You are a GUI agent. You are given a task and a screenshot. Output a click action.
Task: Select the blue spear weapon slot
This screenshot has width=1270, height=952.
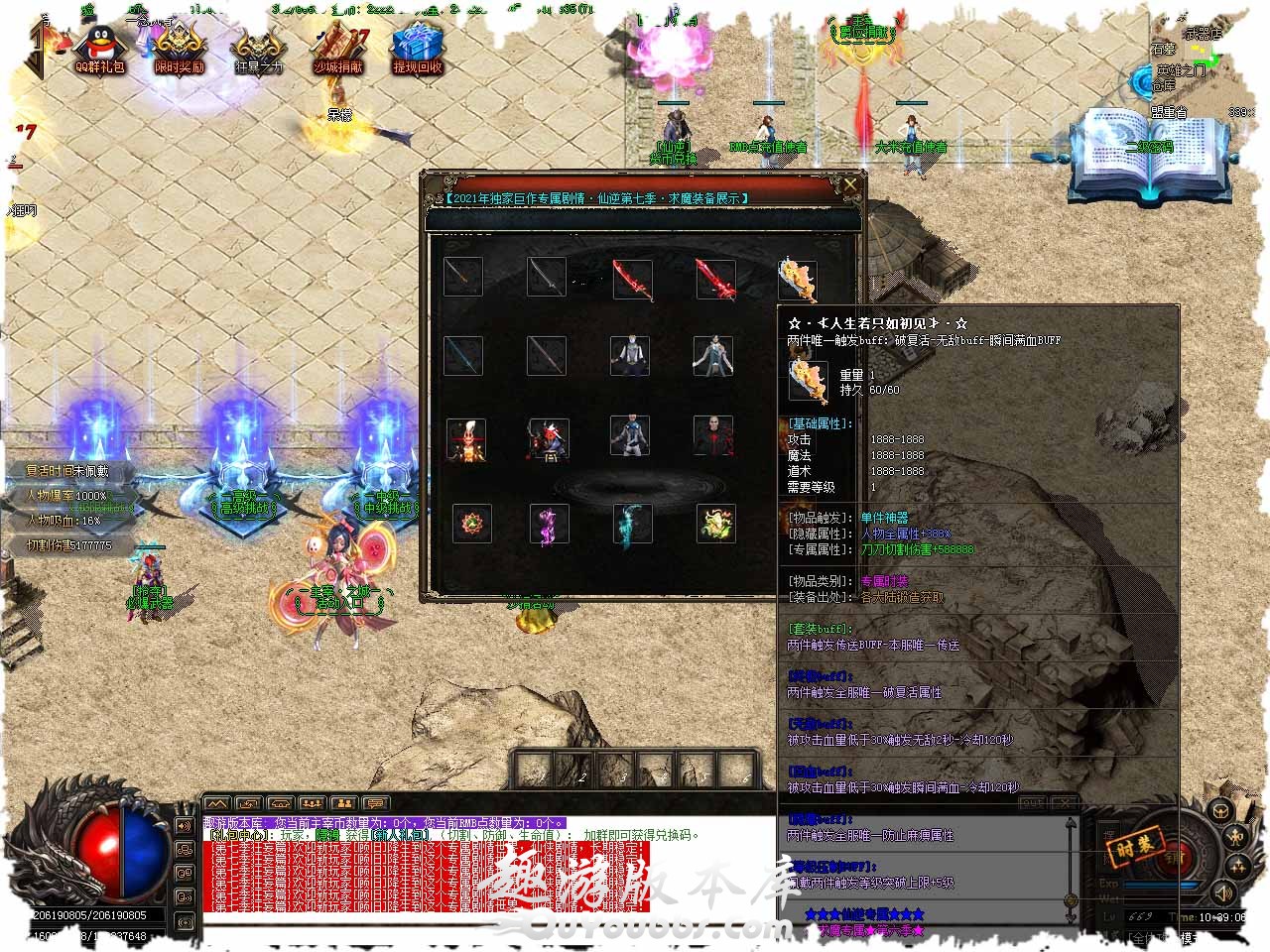pos(463,355)
